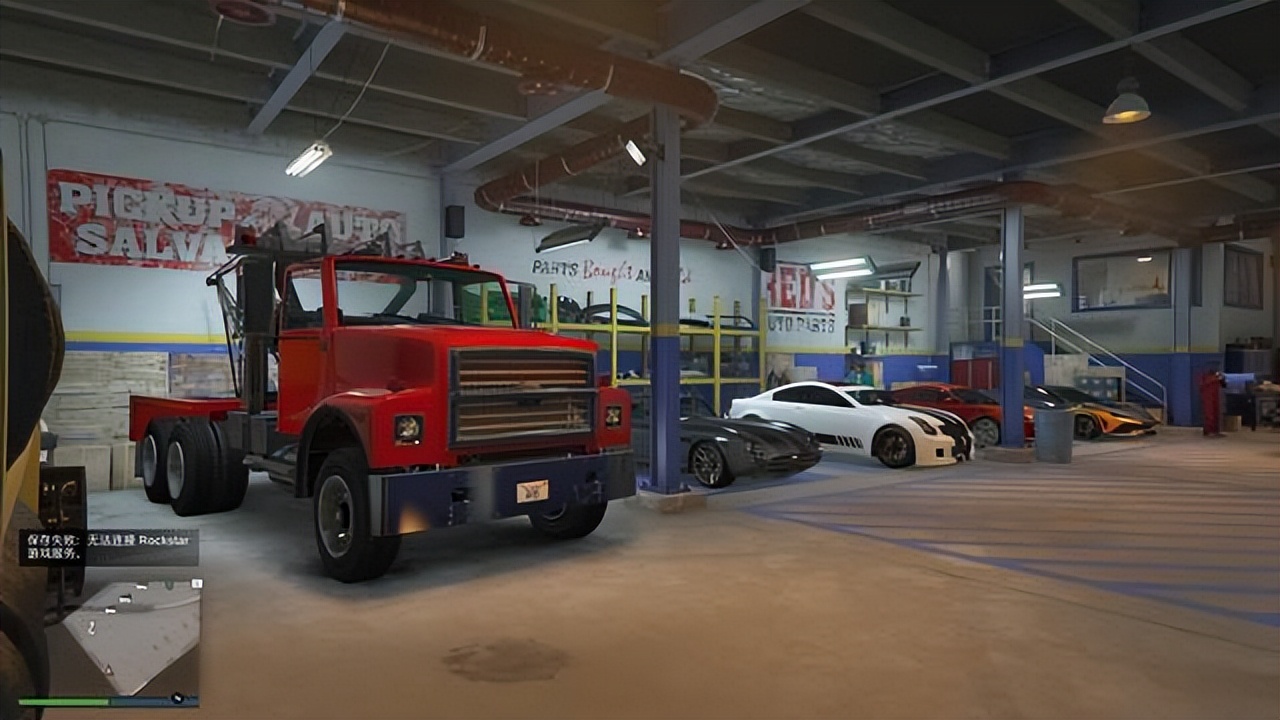Click the wall speaker above the banner
The image size is (1280, 720).
point(457,220)
